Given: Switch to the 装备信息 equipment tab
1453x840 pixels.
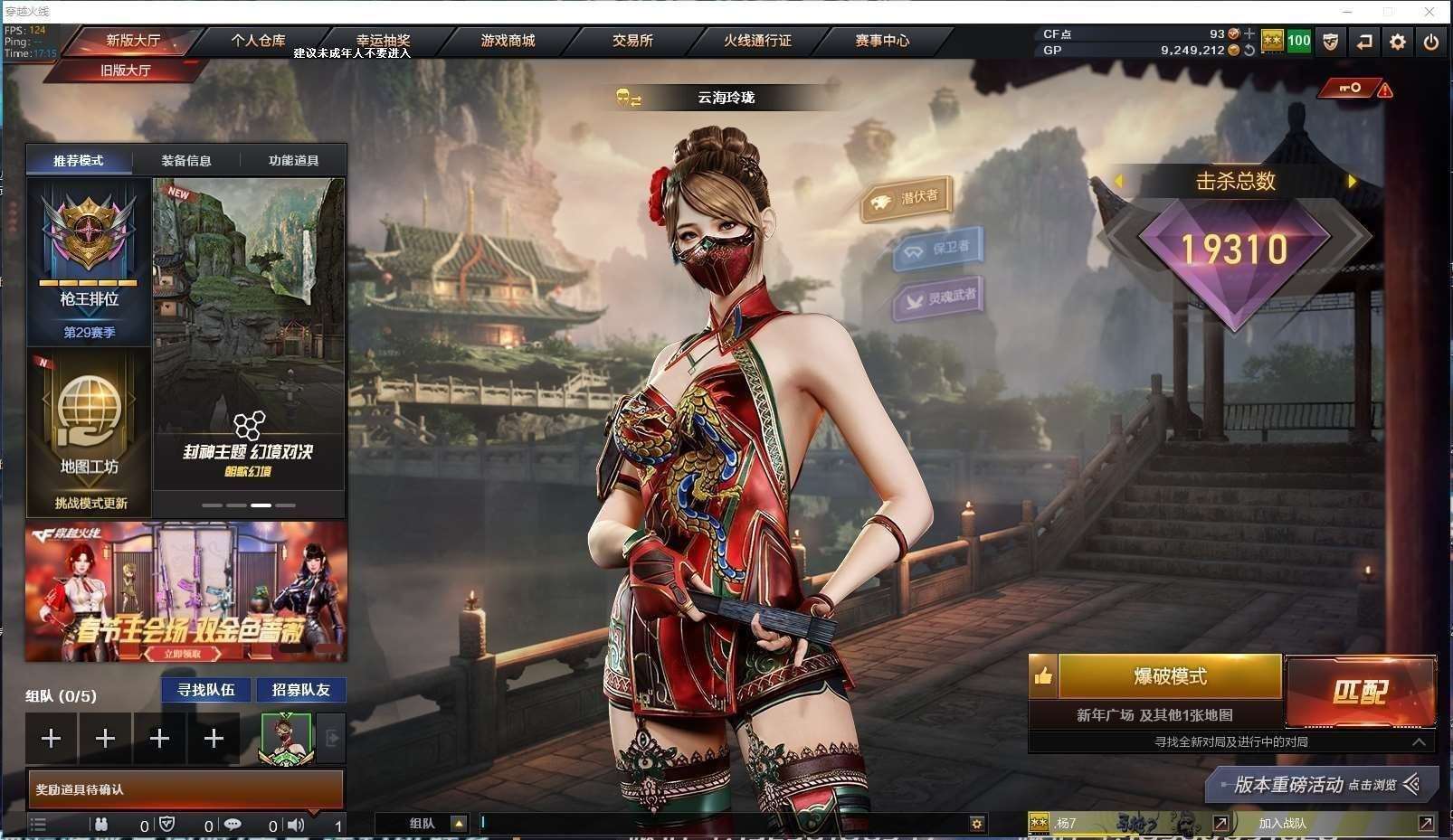Looking at the screenshot, I should pyautogui.click(x=186, y=160).
